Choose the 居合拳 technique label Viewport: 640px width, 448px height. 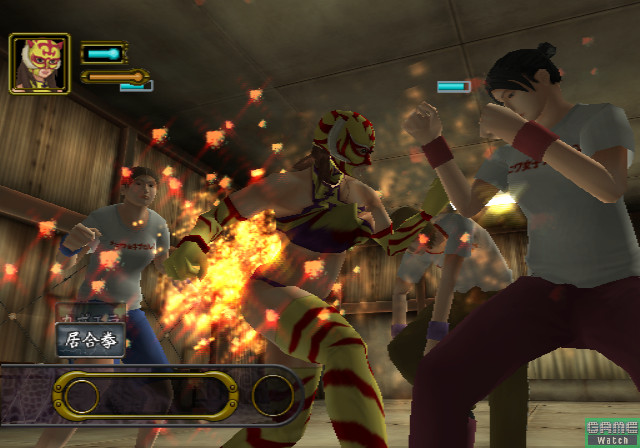point(90,340)
